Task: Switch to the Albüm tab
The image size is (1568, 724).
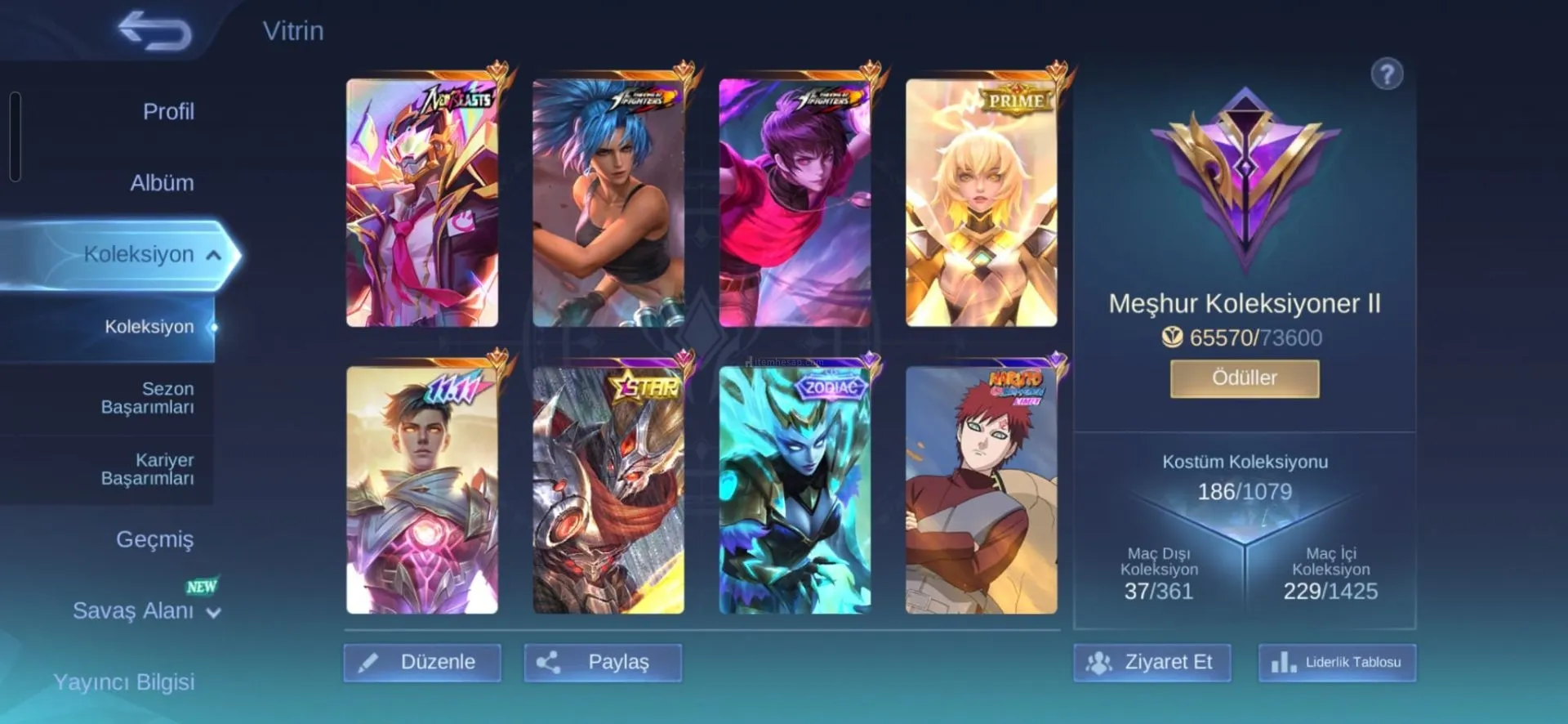Action: pos(162,182)
